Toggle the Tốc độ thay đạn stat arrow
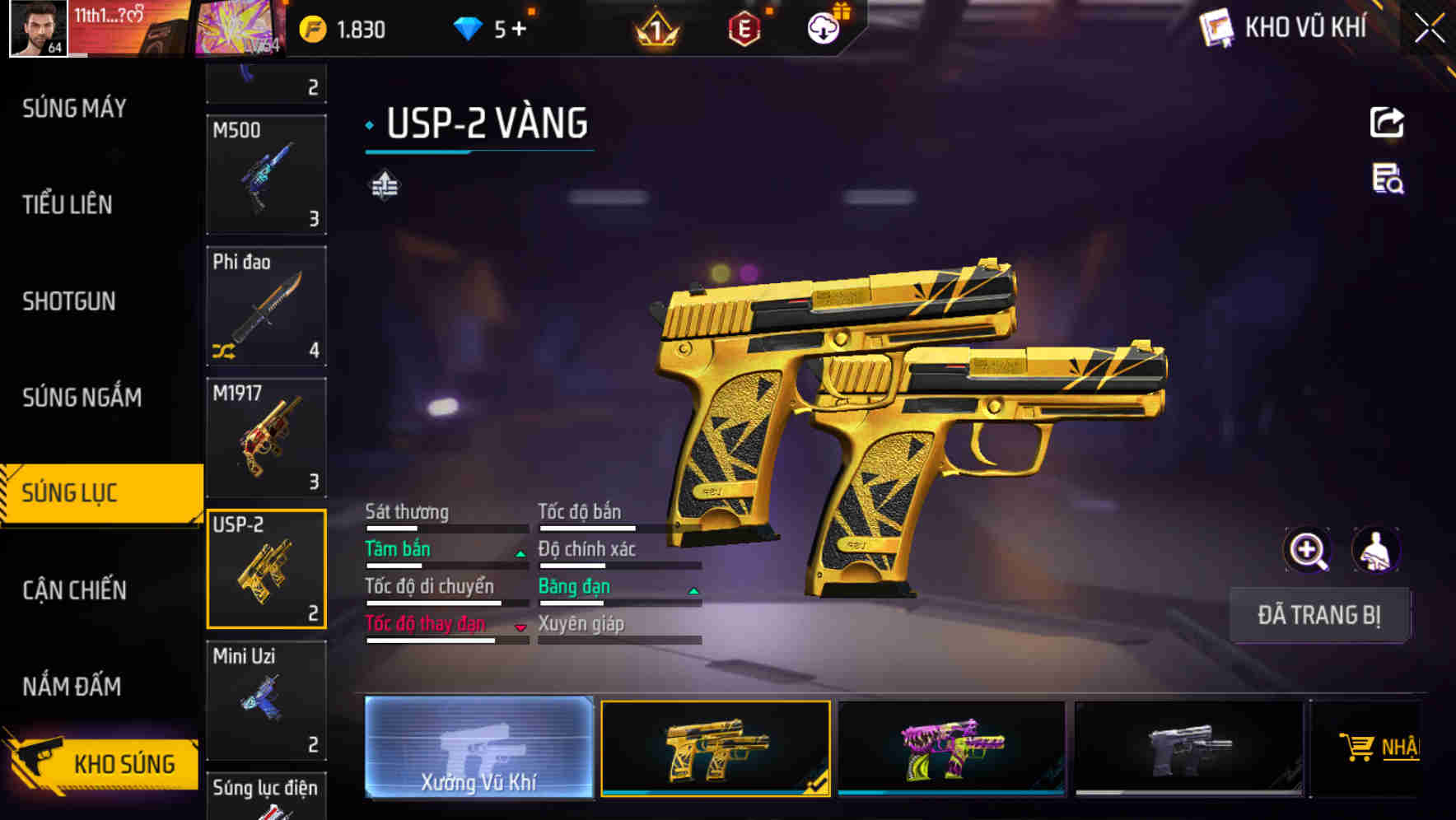This screenshot has height=820, width=1456. pyautogui.click(x=520, y=628)
